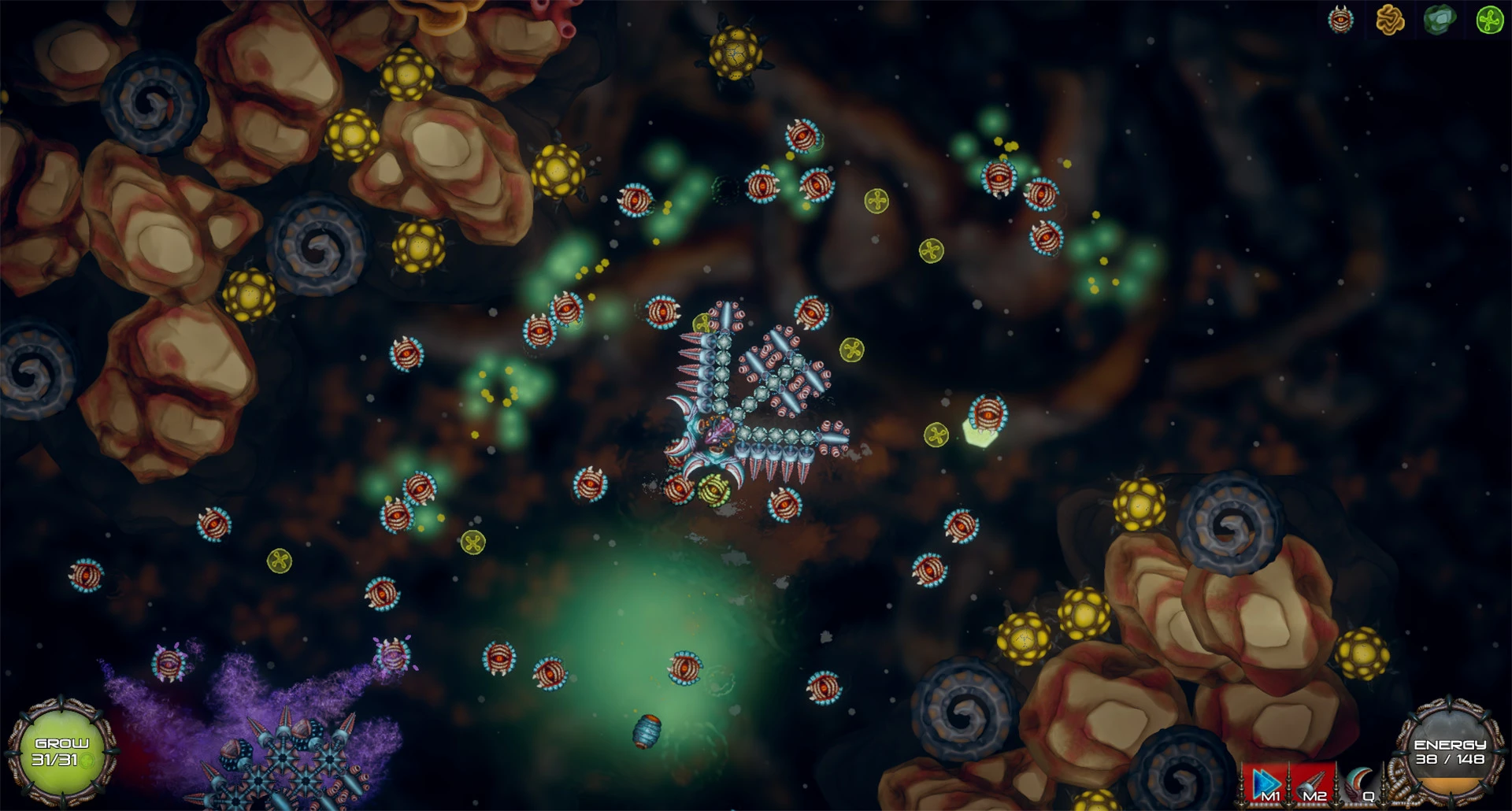Pick the green crystal rock icon
Viewport: 1512px width, 811px height.
point(1440,20)
